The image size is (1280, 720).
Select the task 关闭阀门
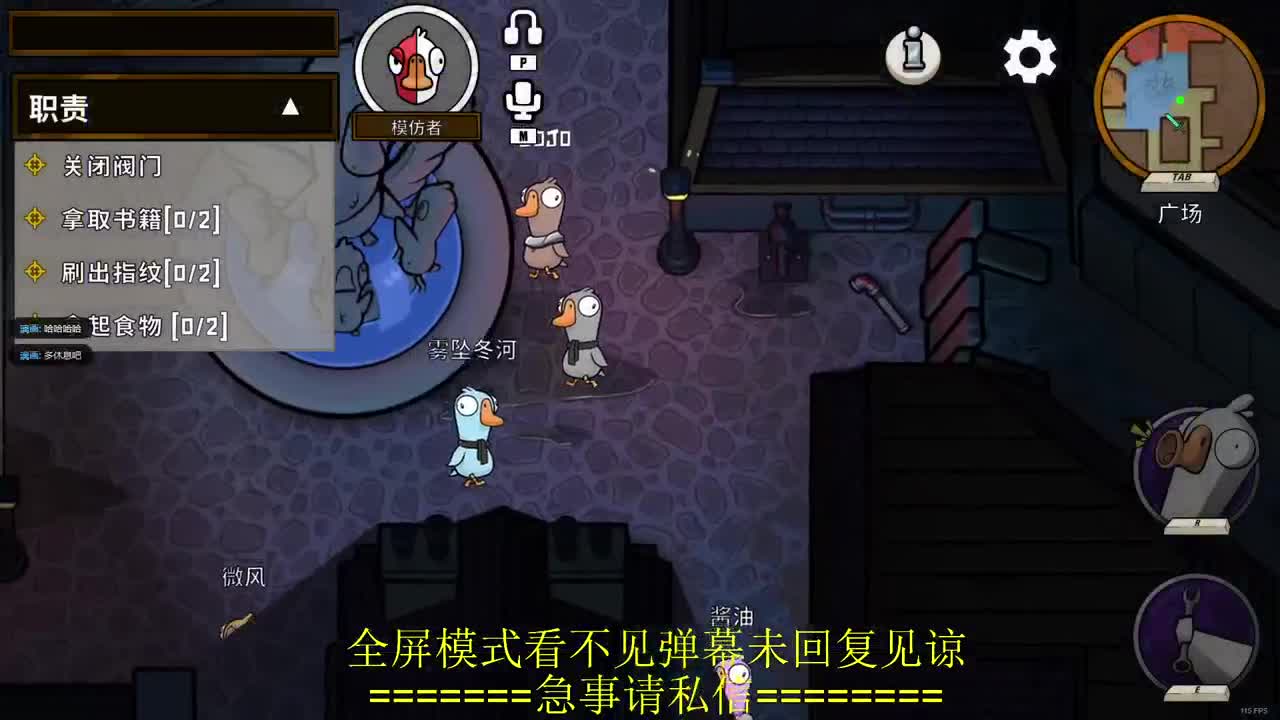110,165
